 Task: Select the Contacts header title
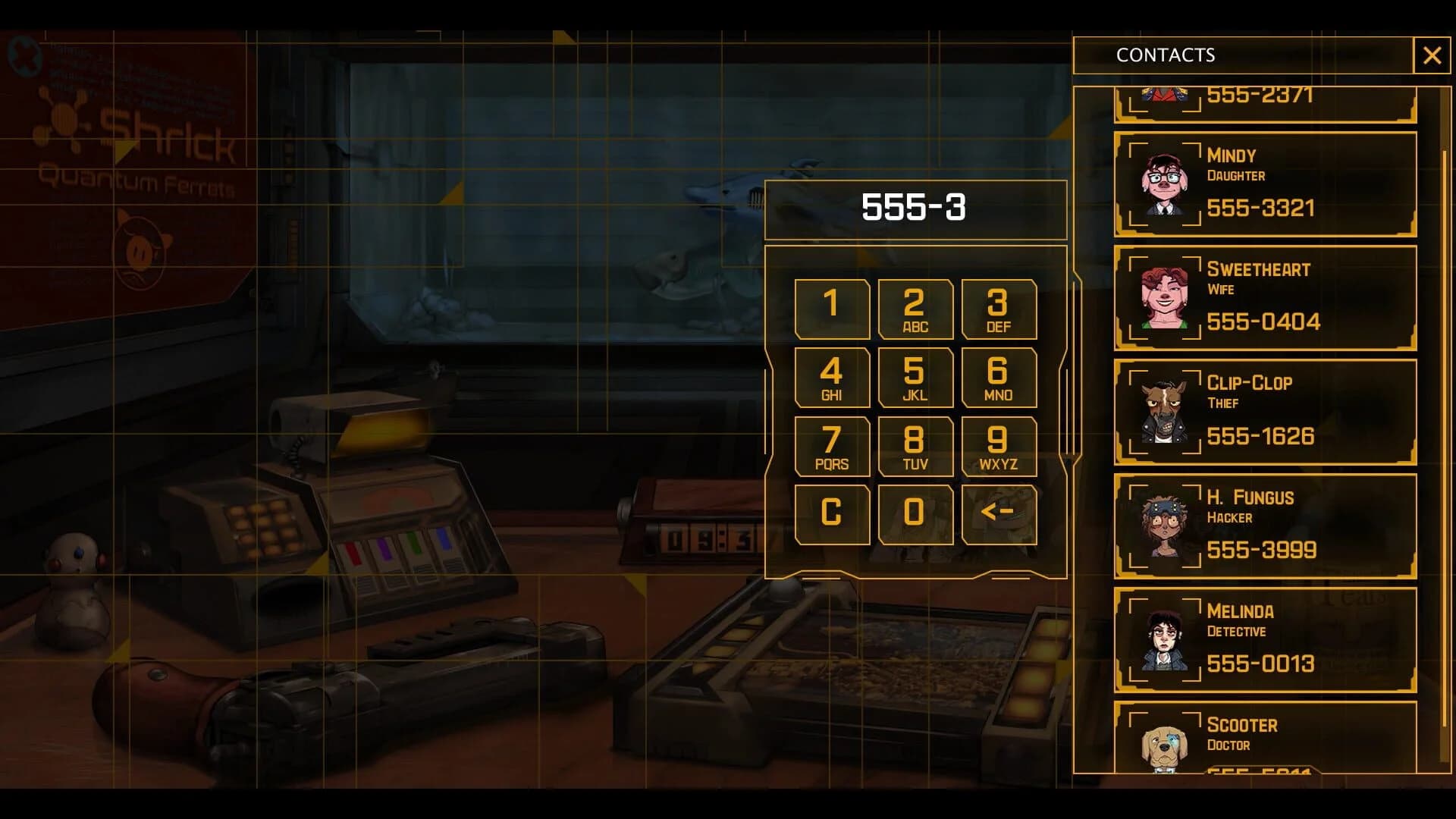tap(1164, 55)
